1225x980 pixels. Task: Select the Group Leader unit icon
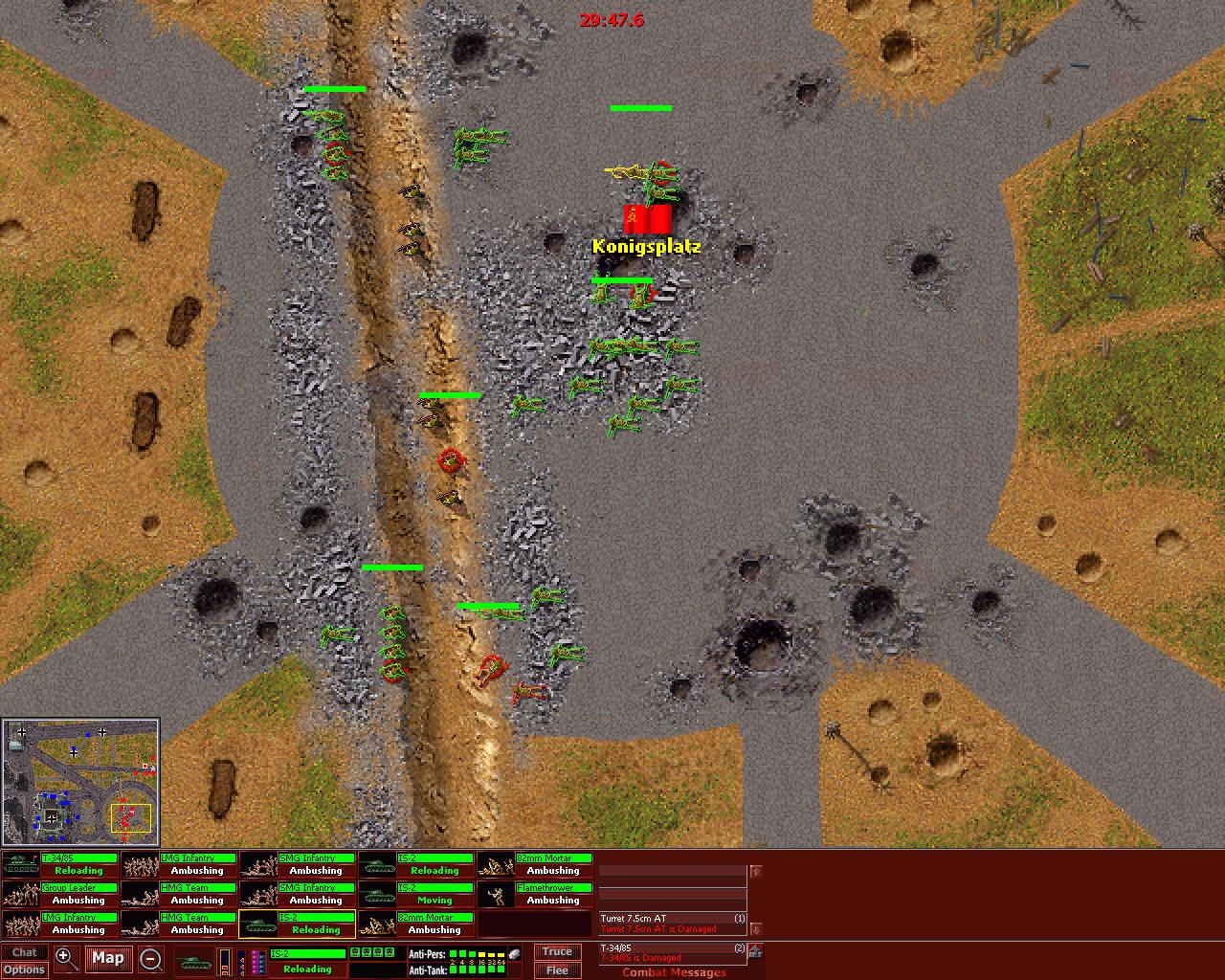(x=19, y=893)
